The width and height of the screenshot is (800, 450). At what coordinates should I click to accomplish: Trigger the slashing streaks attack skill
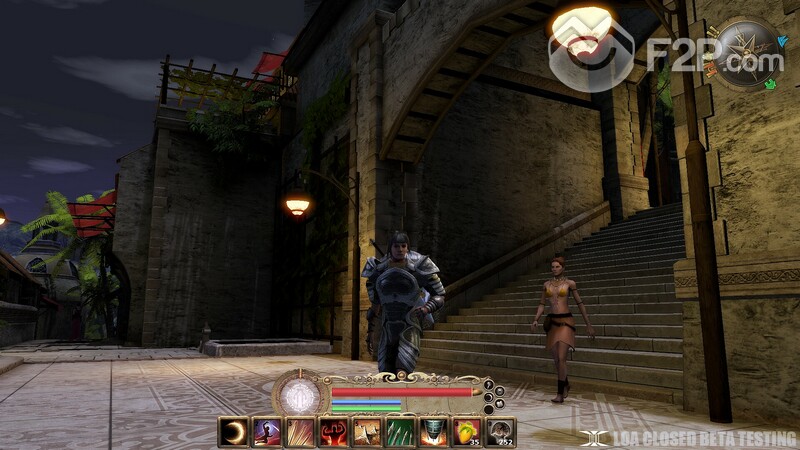click(300, 432)
